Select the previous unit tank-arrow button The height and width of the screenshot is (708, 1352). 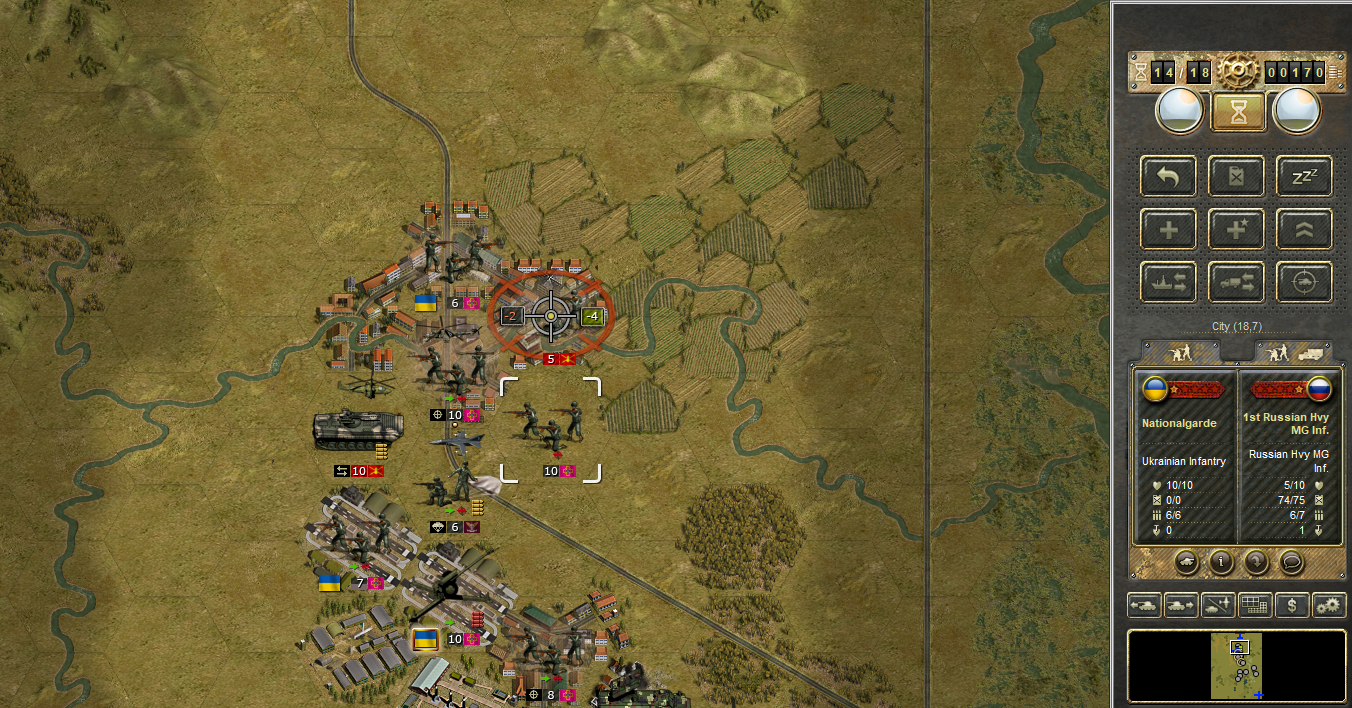[x=1144, y=605]
